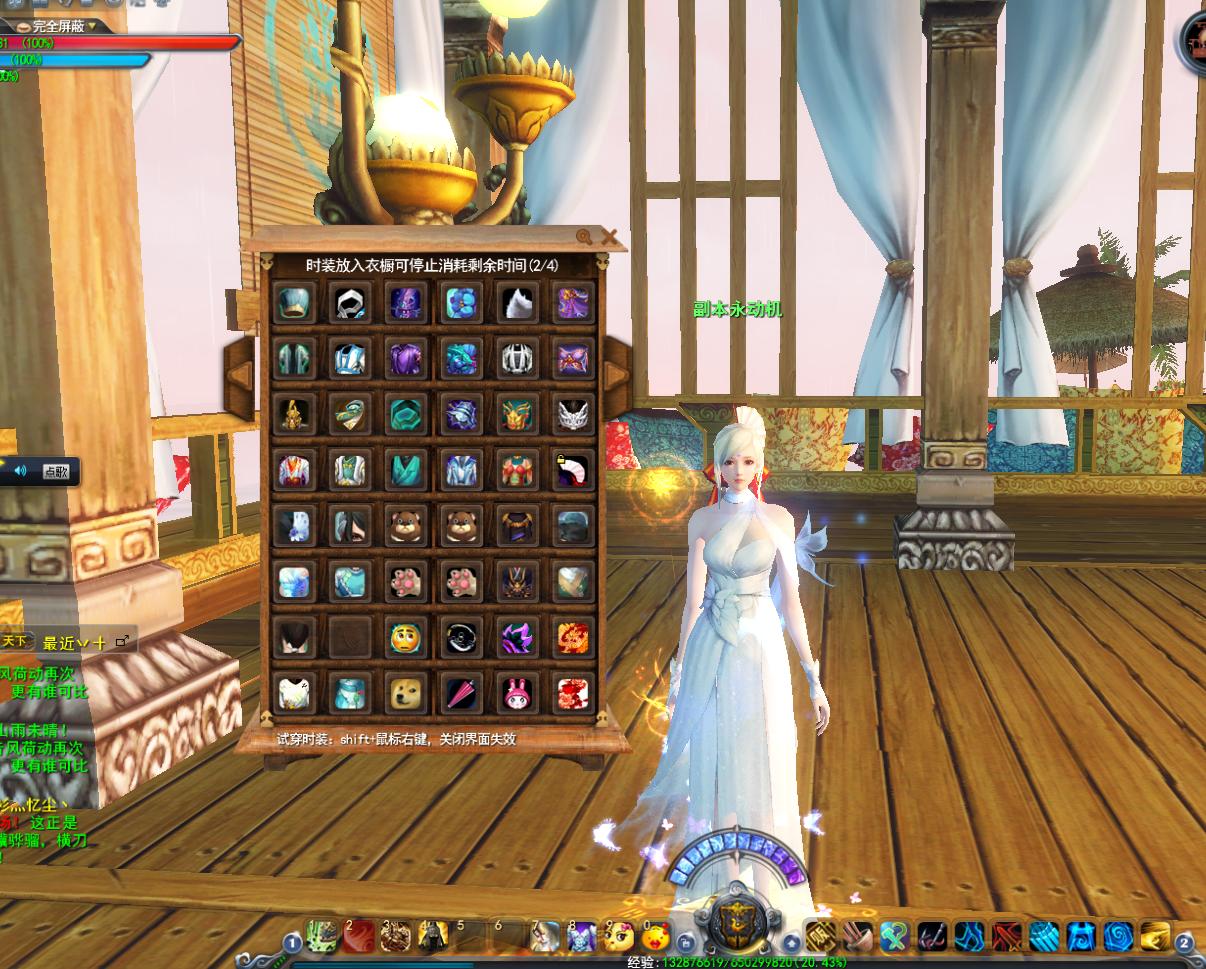The width and height of the screenshot is (1206, 969).
Task: Pick the pink bunny mask costume
Action: click(517, 692)
